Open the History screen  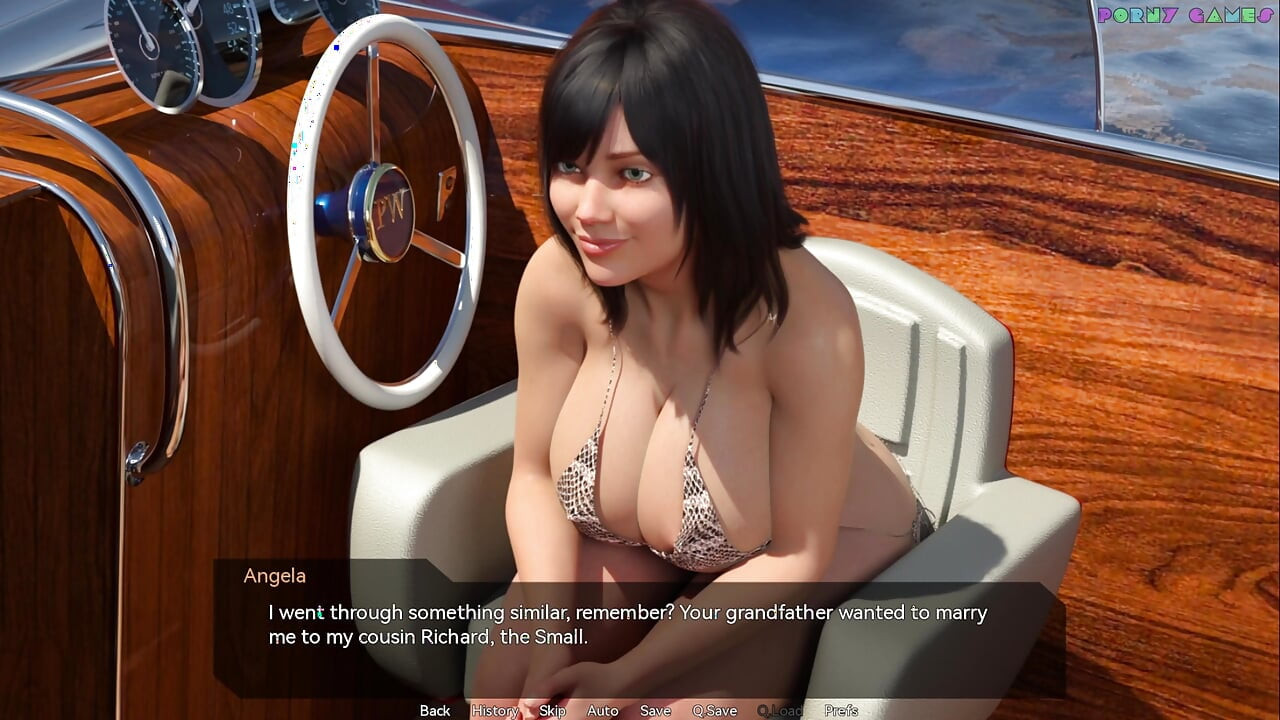pos(494,710)
